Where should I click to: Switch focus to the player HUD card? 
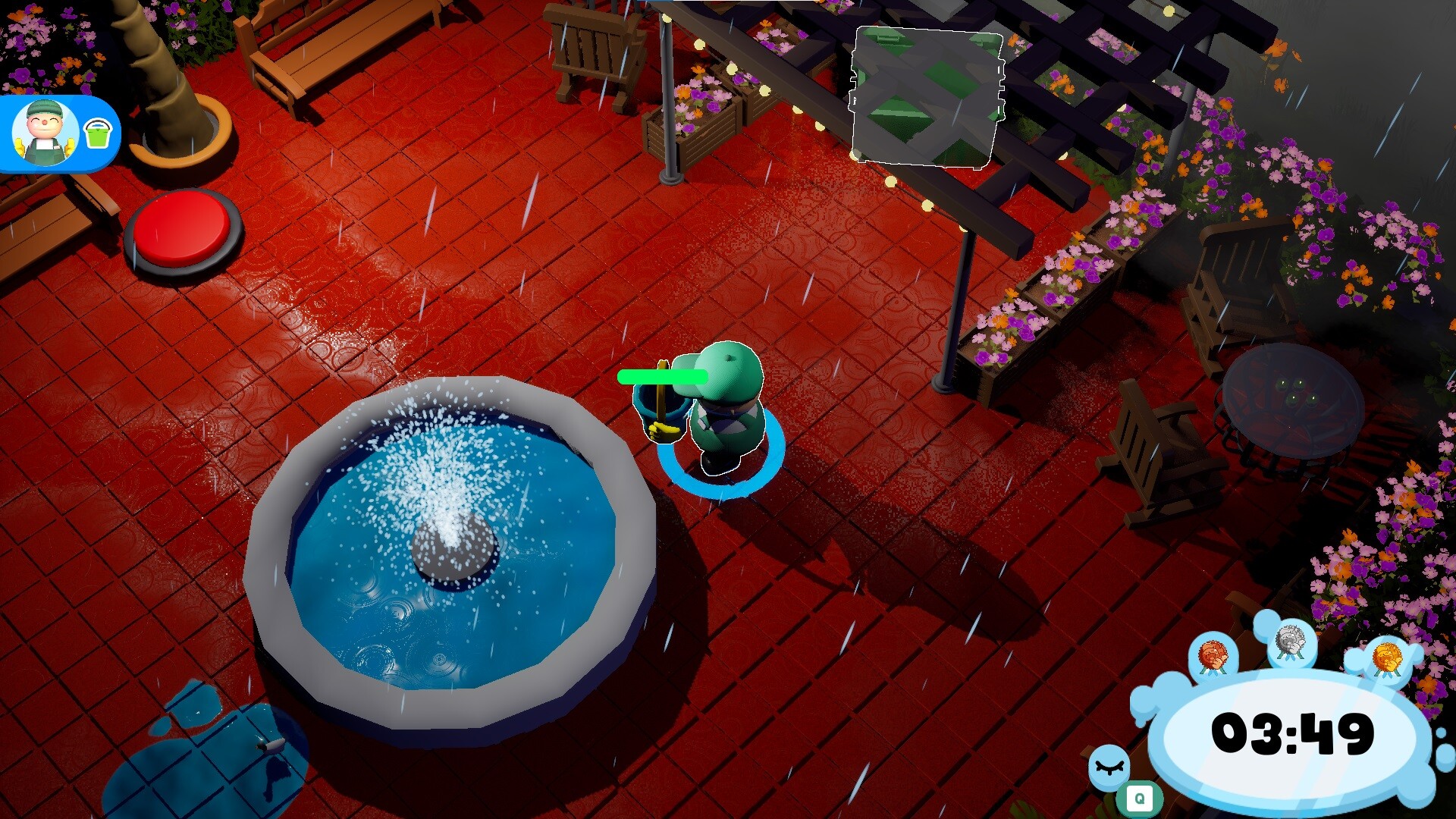tap(64, 132)
